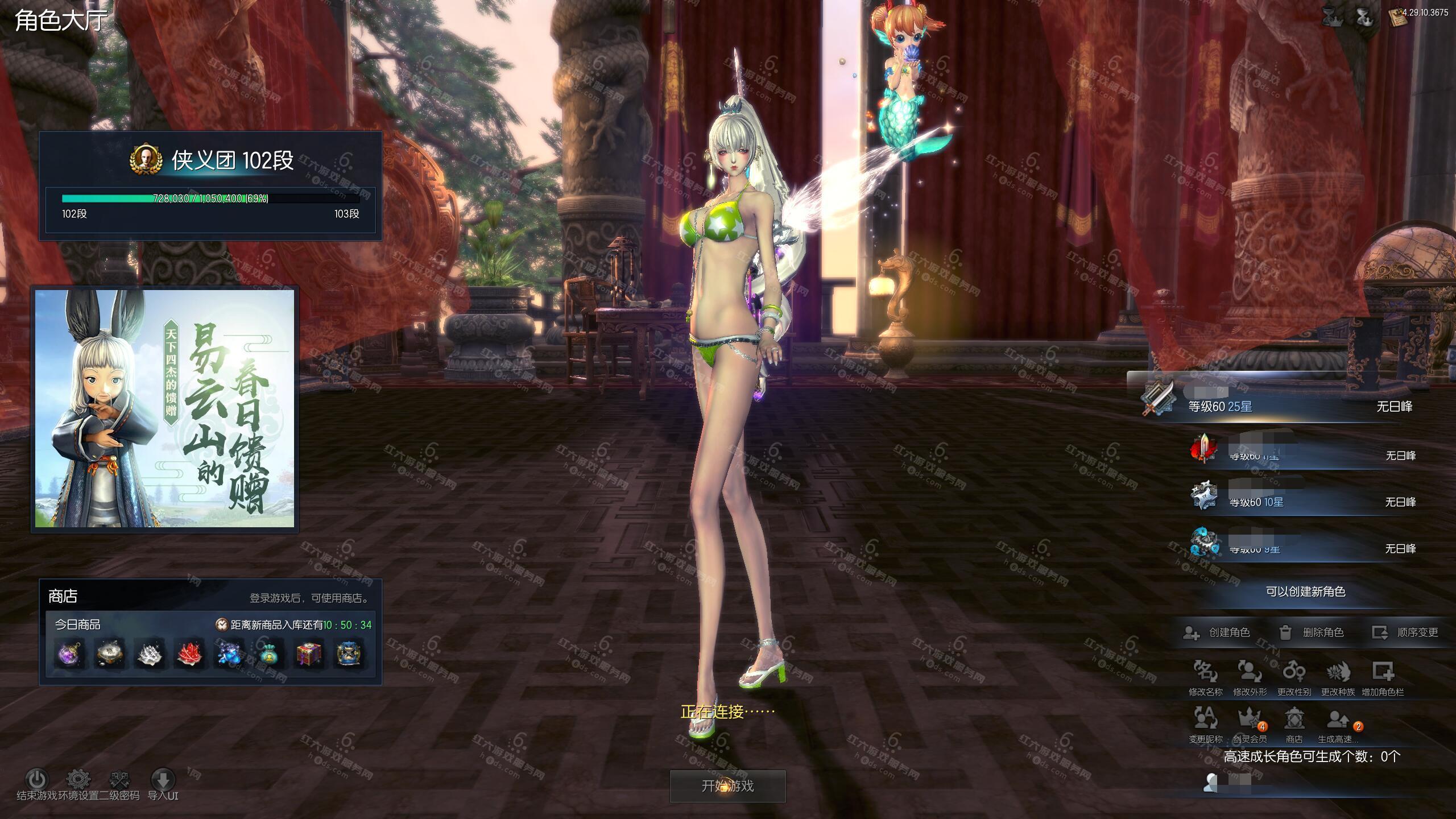
Task: Open the 变更昵称 nickname change
Action: (x=1205, y=723)
